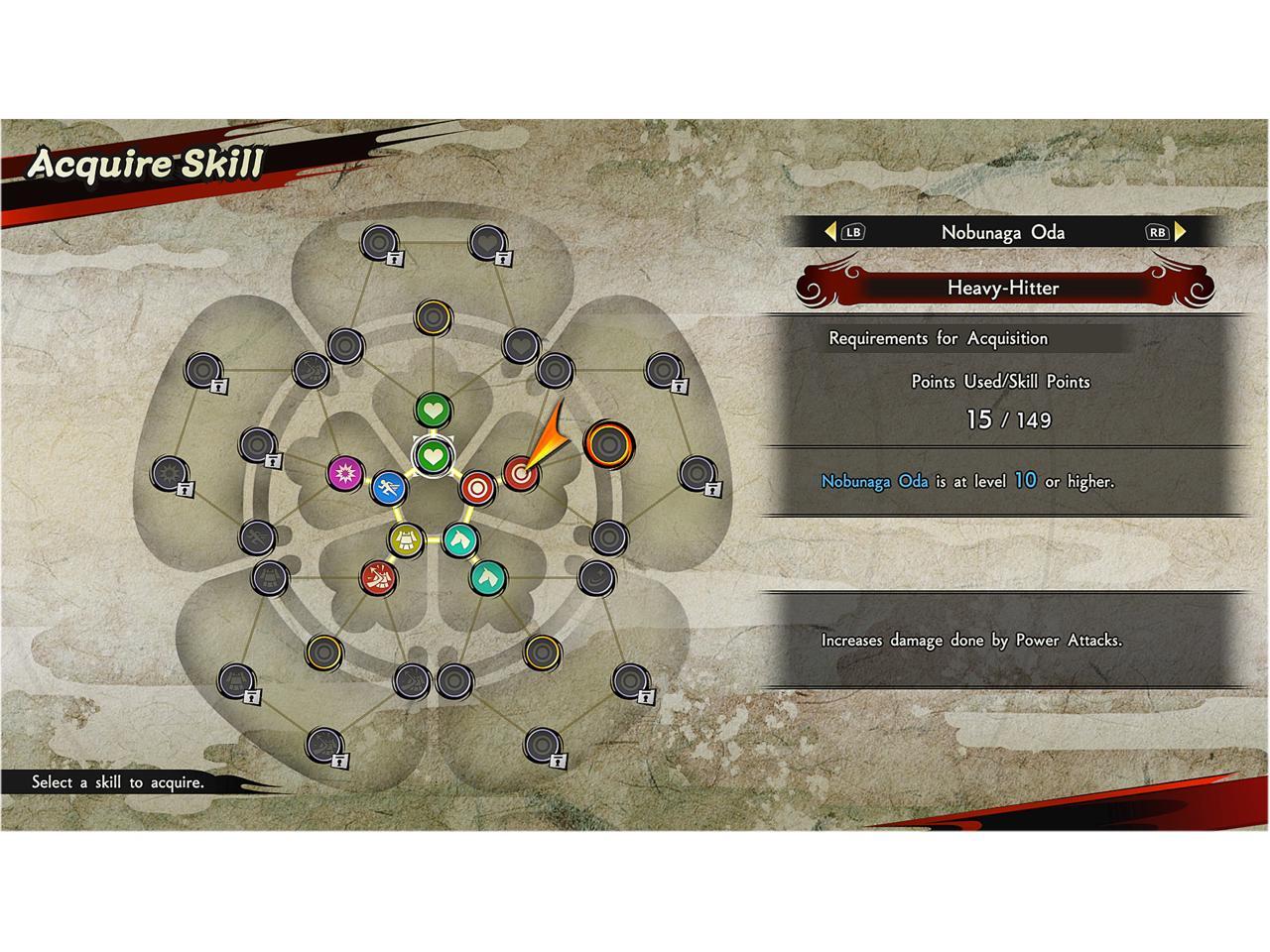This screenshot has height=952, width=1270.
Task: Select the Heavy-Hitter node under the orange cursor
Action: point(519,473)
